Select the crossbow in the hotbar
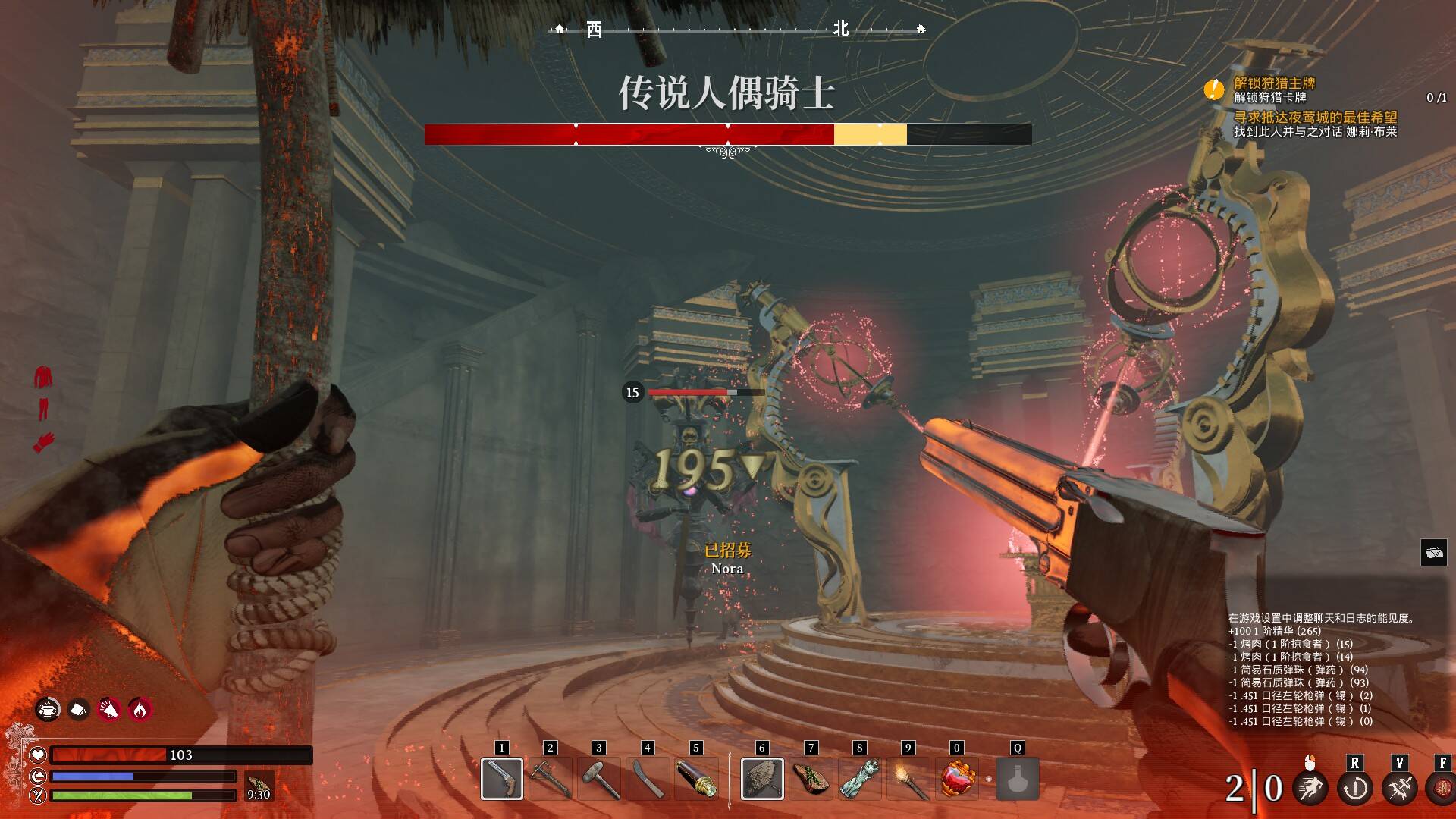Screen dimensions: 1456x819 [550, 778]
